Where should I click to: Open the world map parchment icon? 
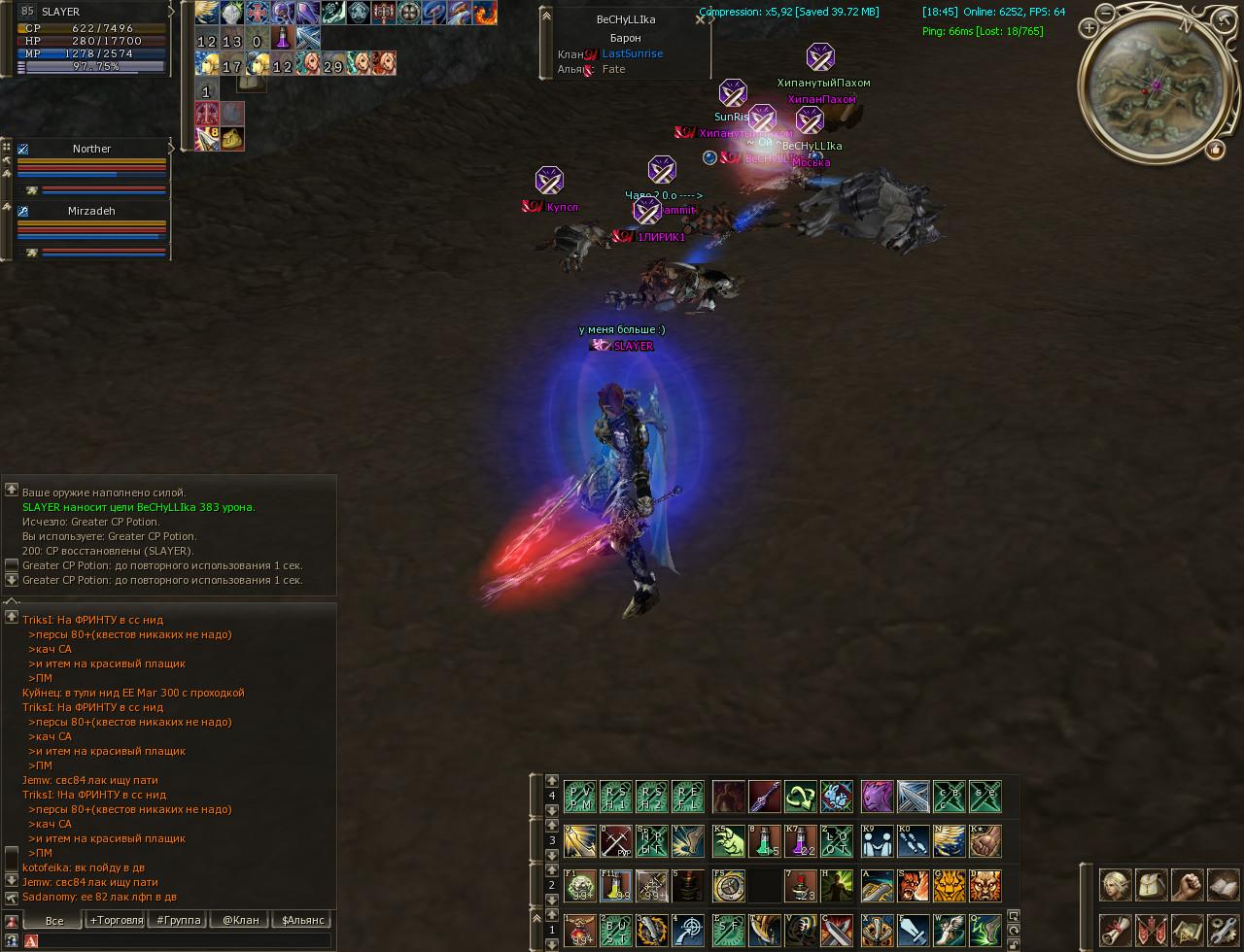pos(1188,930)
